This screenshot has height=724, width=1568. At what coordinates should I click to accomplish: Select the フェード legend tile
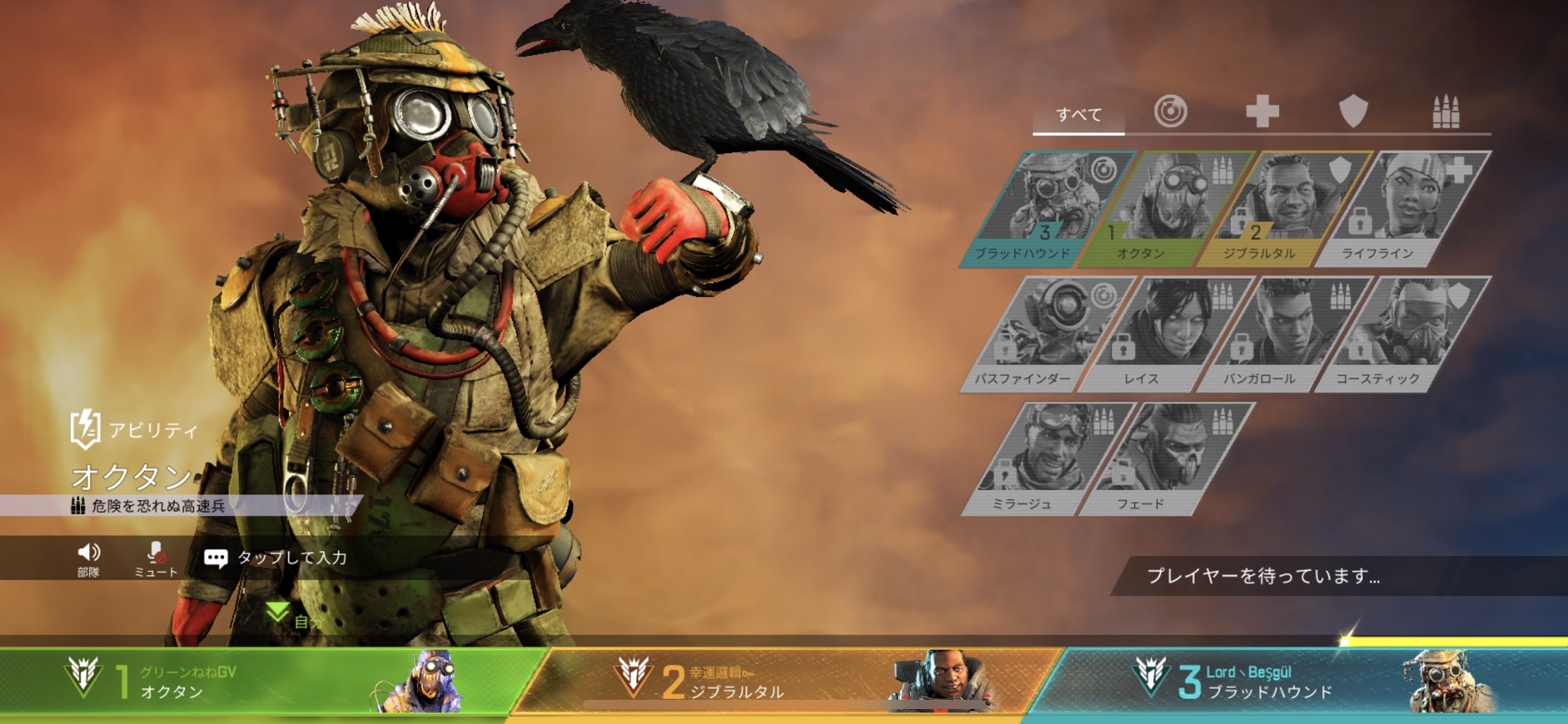coord(1166,459)
